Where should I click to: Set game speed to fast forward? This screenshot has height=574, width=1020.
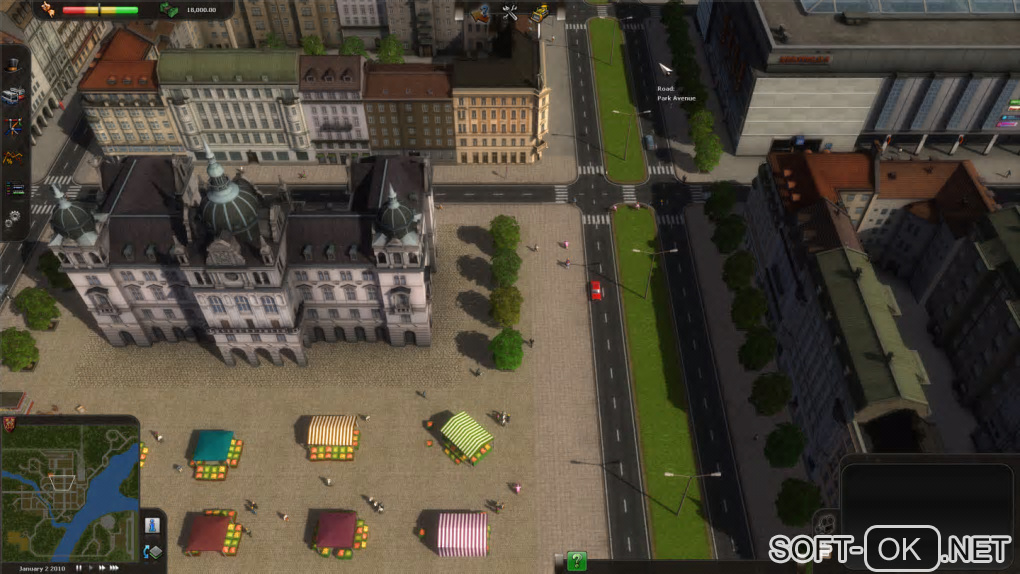102,568
